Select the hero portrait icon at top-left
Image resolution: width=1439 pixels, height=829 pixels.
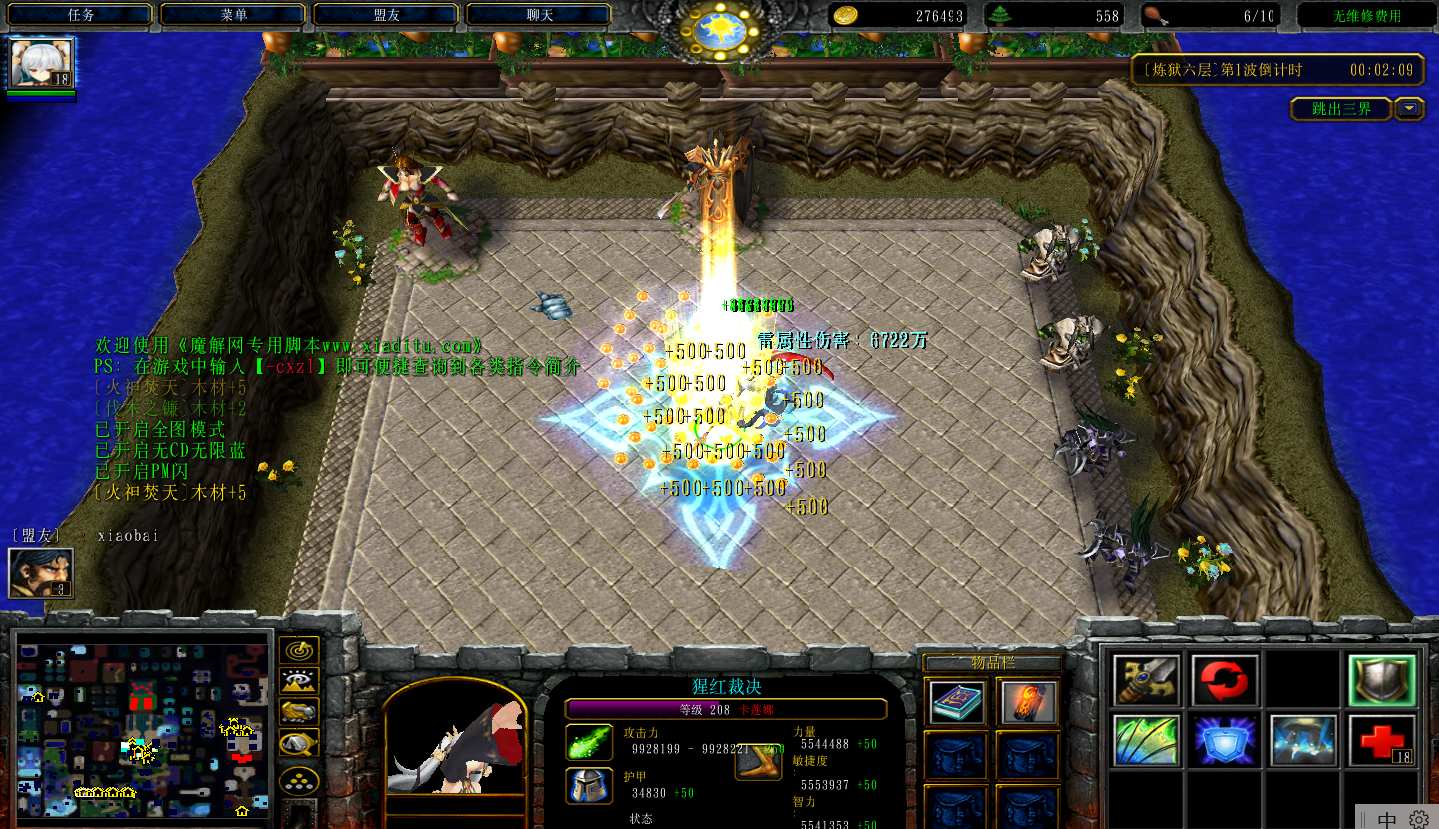tap(42, 63)
